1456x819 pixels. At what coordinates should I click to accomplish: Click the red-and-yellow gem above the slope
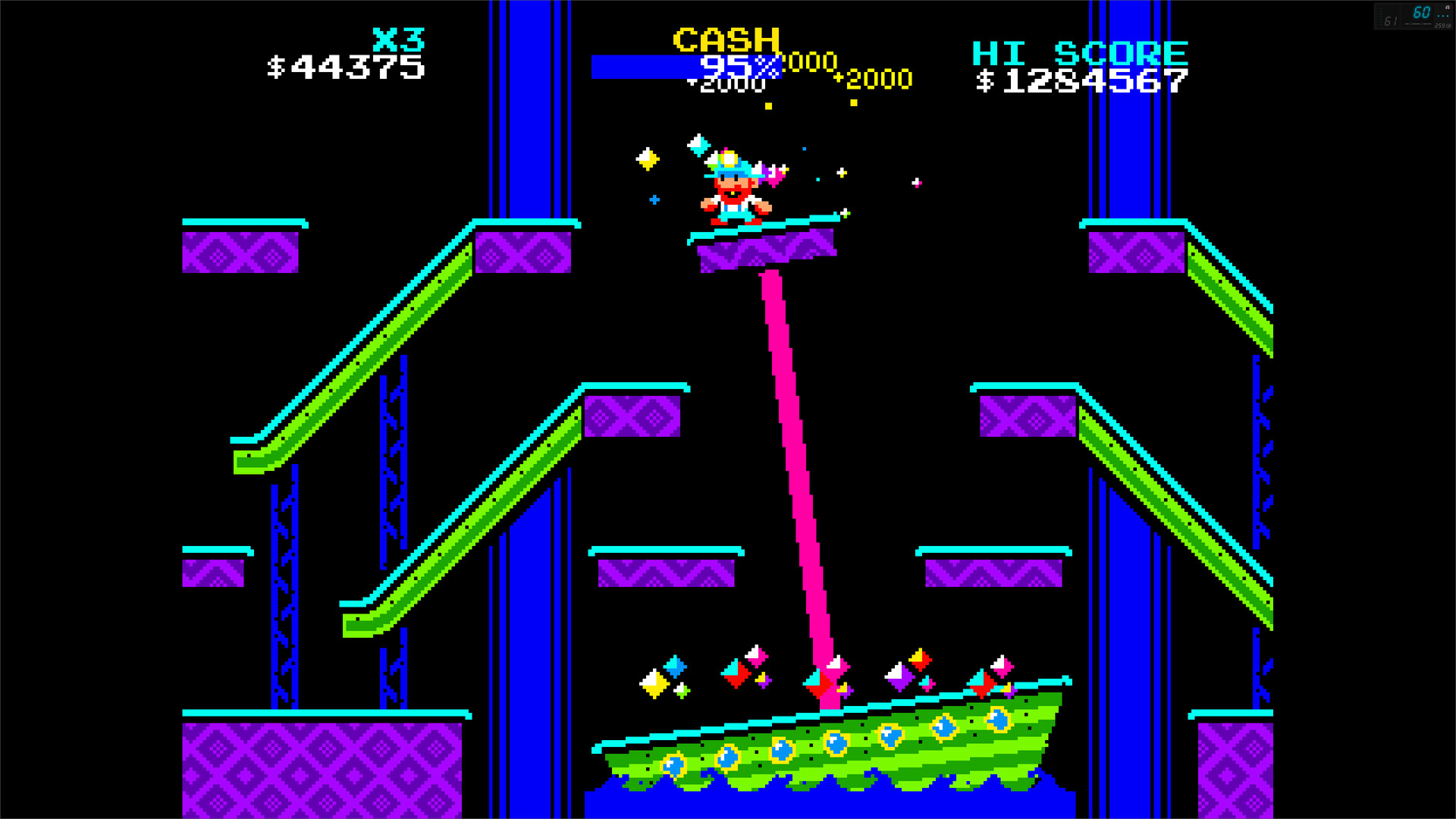coord(919,661)
